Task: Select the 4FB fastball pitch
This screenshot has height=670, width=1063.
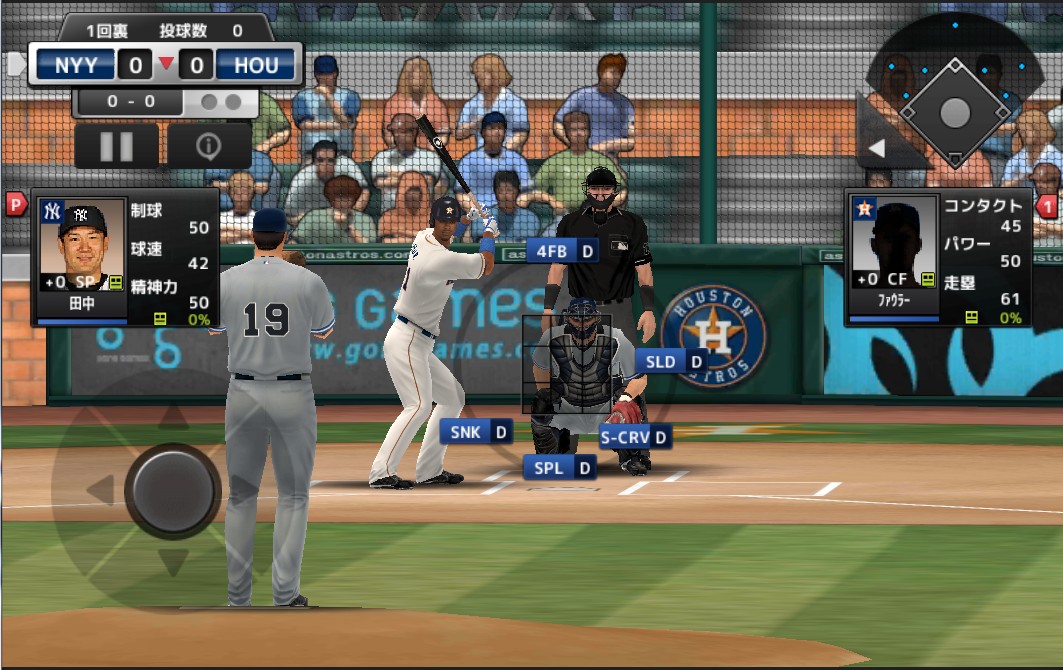Action: tap(562, 250)
